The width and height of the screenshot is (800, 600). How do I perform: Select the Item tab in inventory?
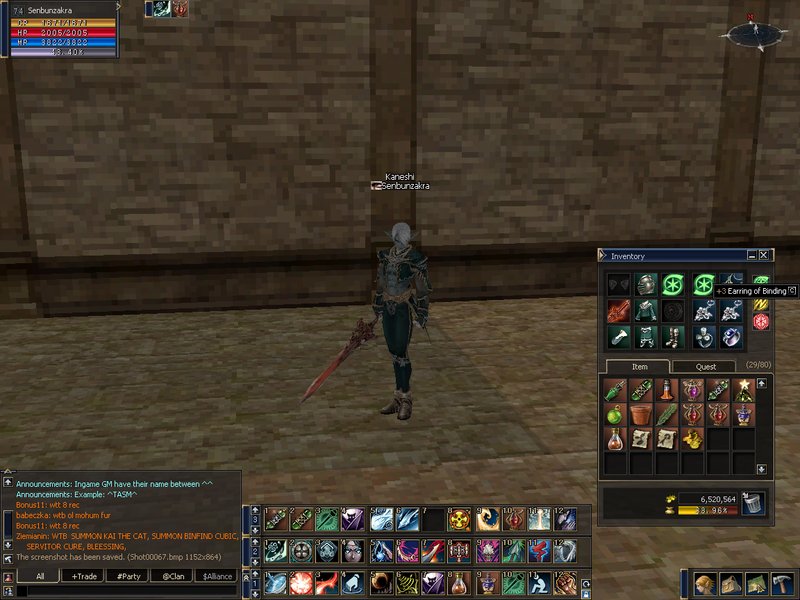(x=640, y=367)
